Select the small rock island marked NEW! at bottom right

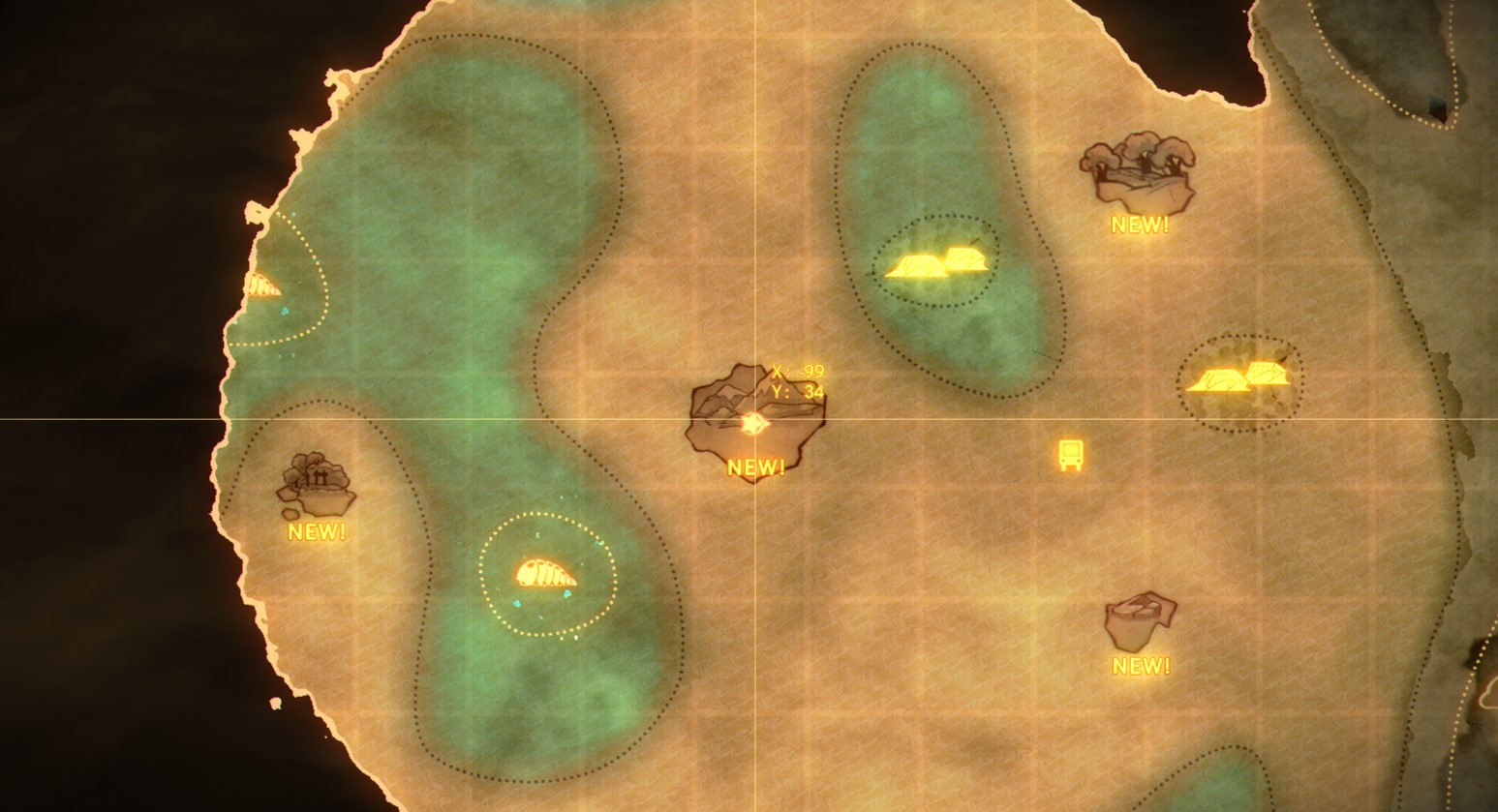(x=1143, y=619)
